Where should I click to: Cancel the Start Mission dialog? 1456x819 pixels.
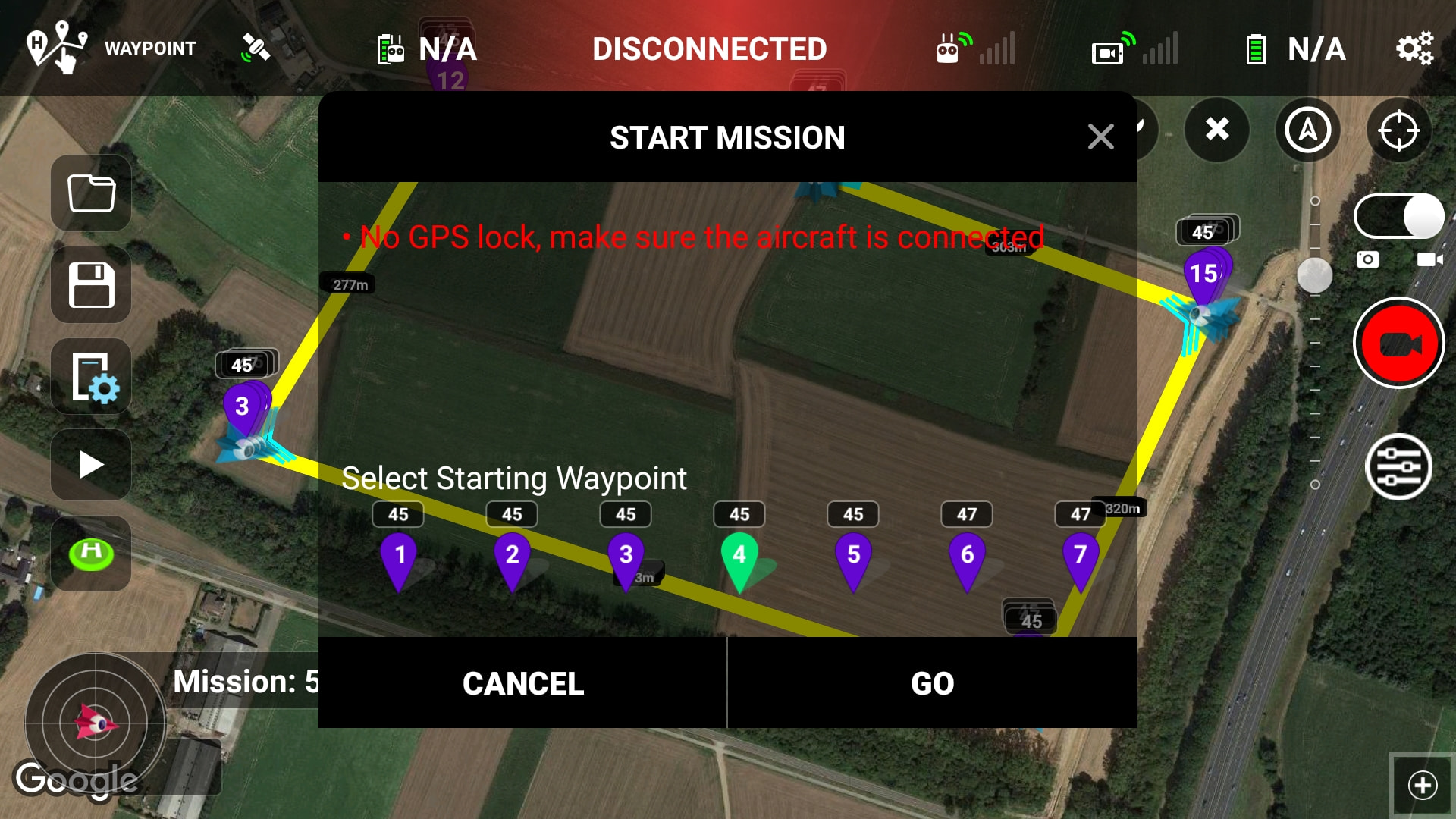pos(522,683)
